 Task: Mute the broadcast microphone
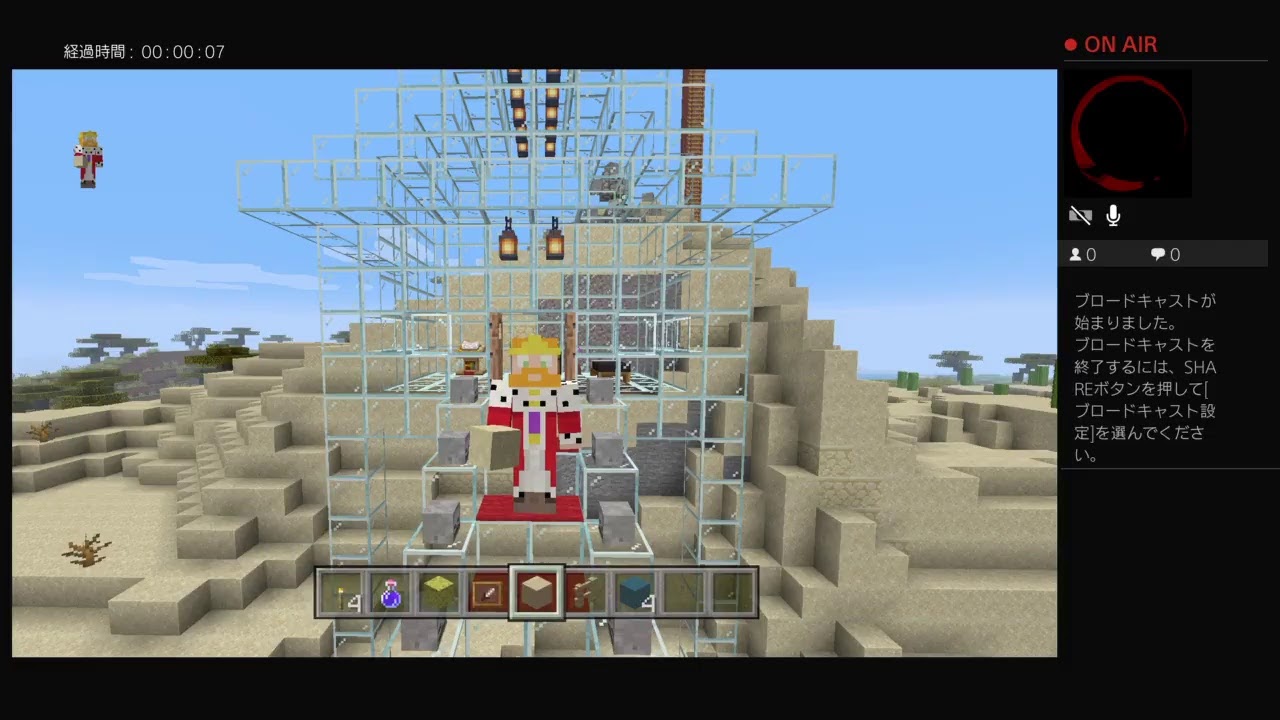(1112, 215)
